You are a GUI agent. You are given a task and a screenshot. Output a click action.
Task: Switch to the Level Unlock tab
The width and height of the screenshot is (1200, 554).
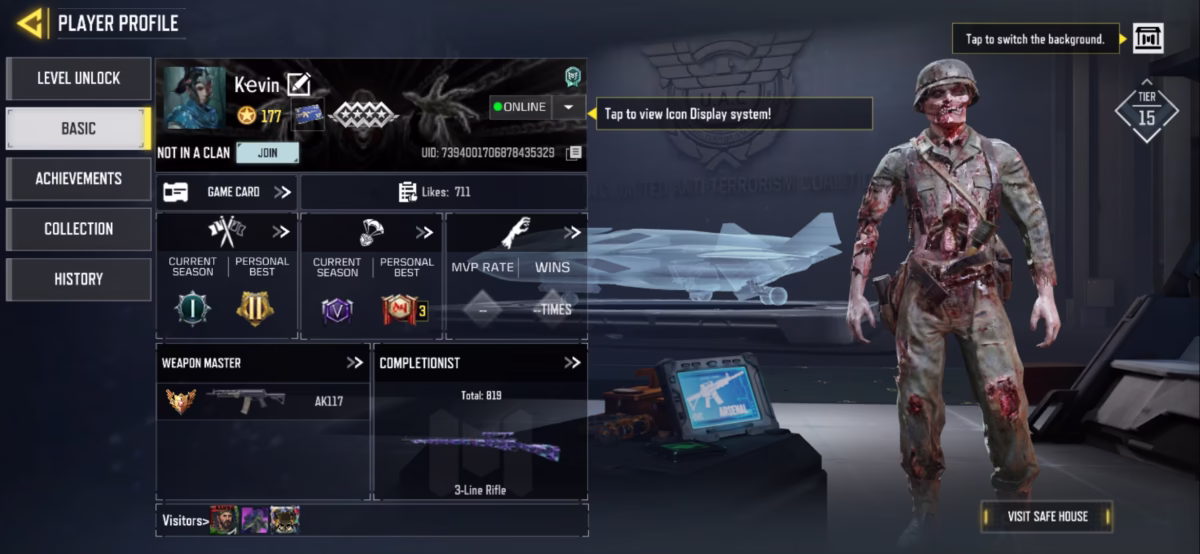coord(78,78)
